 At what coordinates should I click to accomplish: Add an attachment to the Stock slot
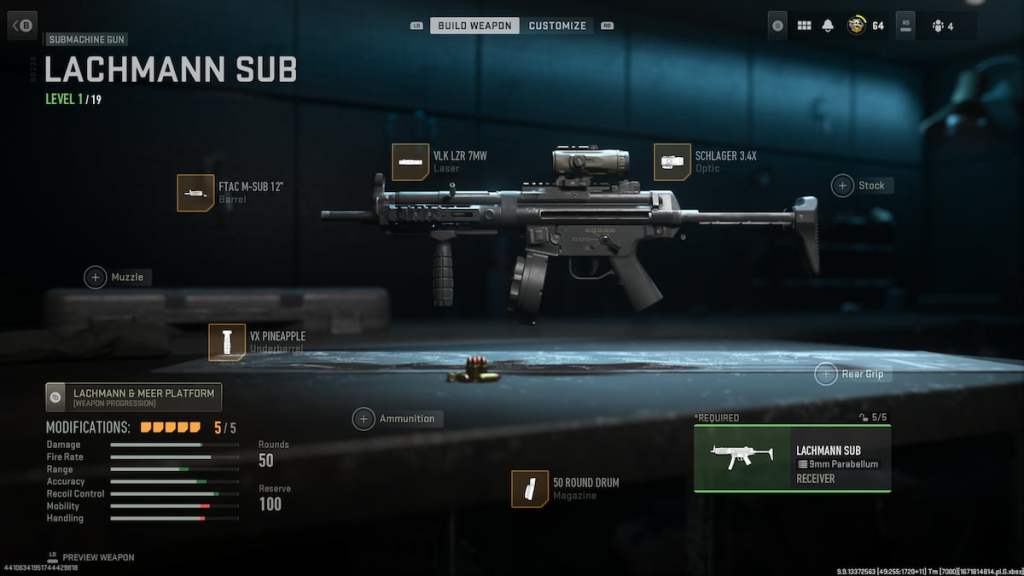pyautogui.click(x=843, y=185)
